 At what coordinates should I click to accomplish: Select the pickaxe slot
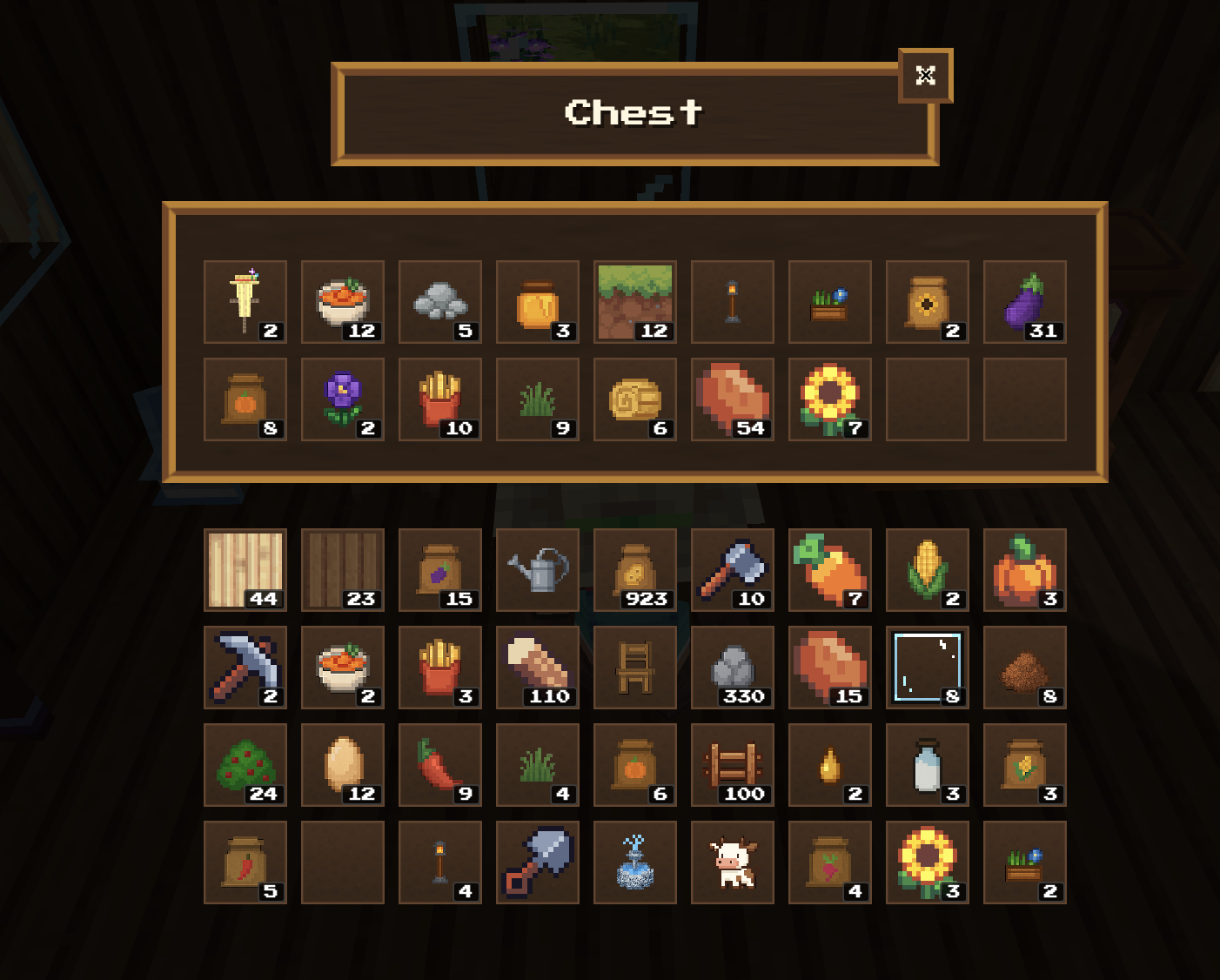click(x=245, y=668)
